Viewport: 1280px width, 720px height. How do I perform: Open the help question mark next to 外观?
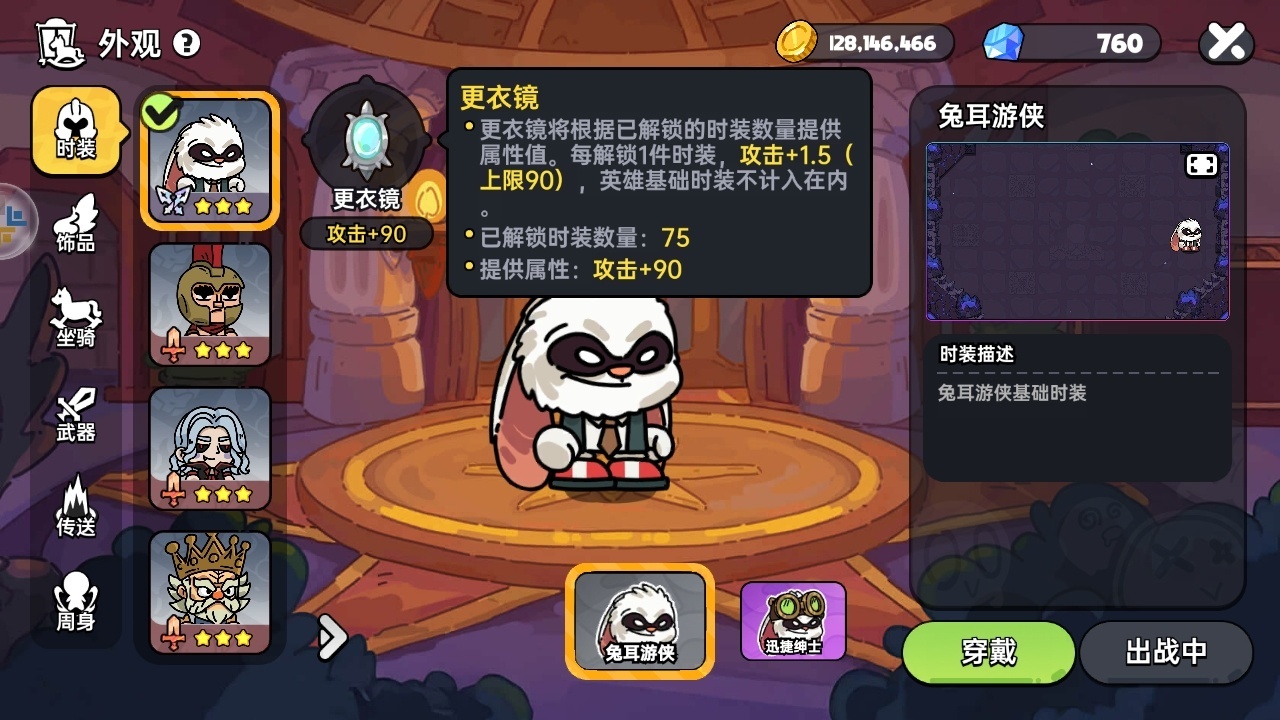point(187,43)
